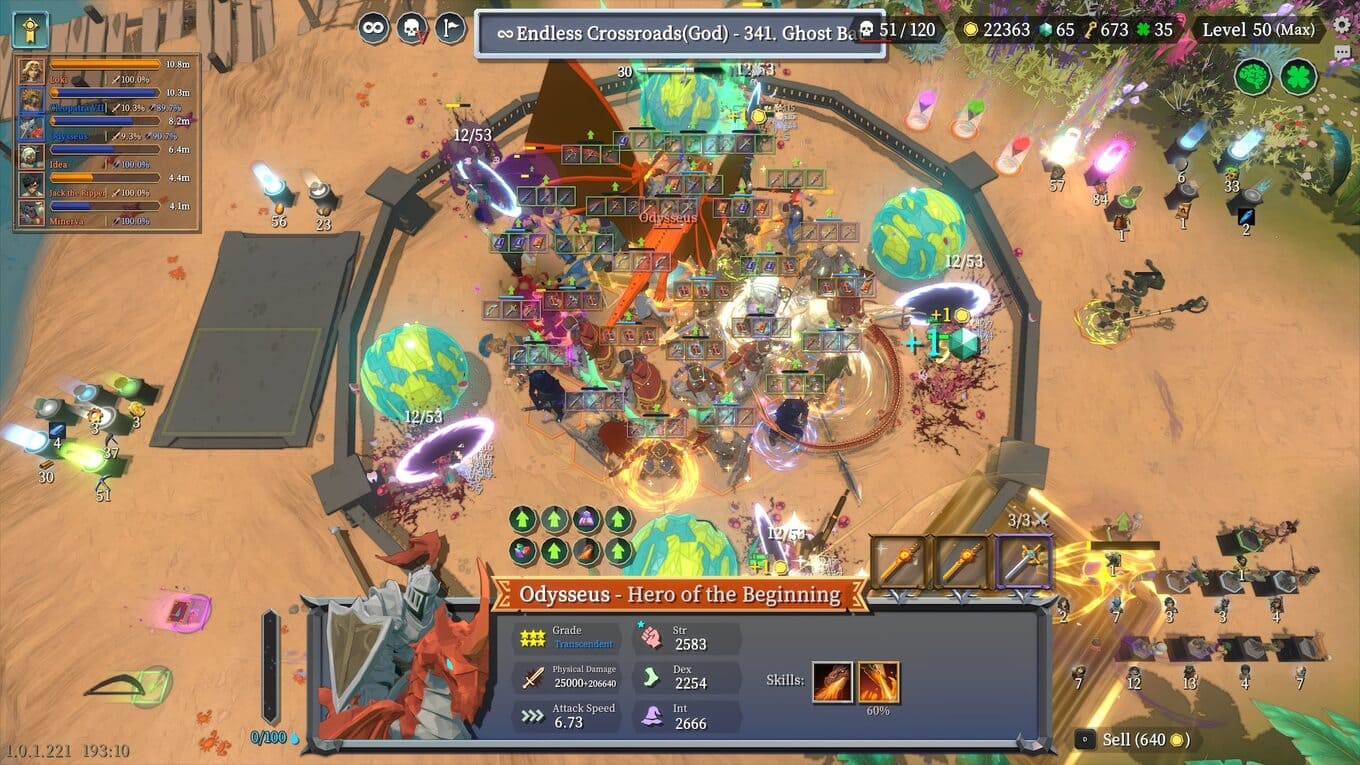Click the Endless Crossroads stage banner

[x=679, y=33]
